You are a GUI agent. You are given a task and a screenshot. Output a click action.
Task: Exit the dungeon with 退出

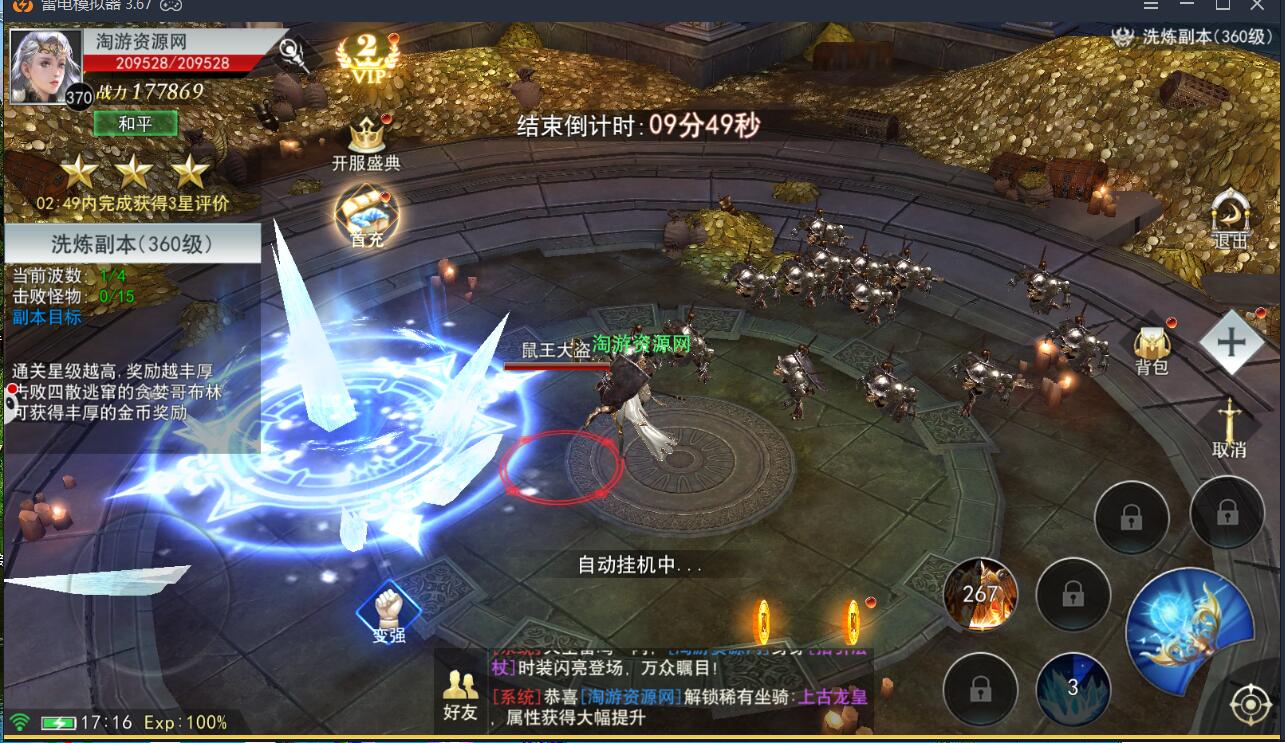point(1230,220)
